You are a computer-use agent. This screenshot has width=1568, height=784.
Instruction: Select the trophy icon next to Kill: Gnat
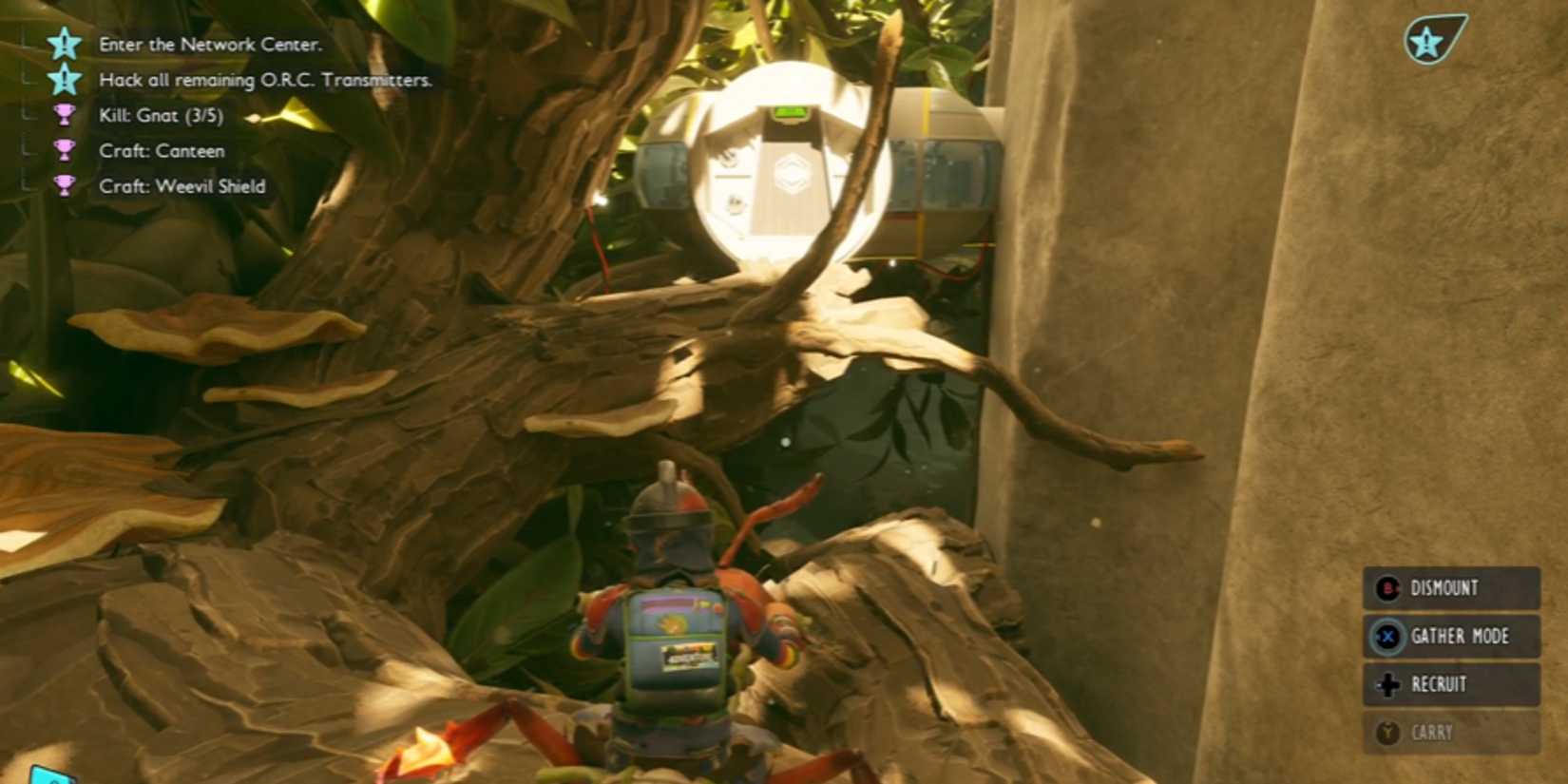click(63, 116)
